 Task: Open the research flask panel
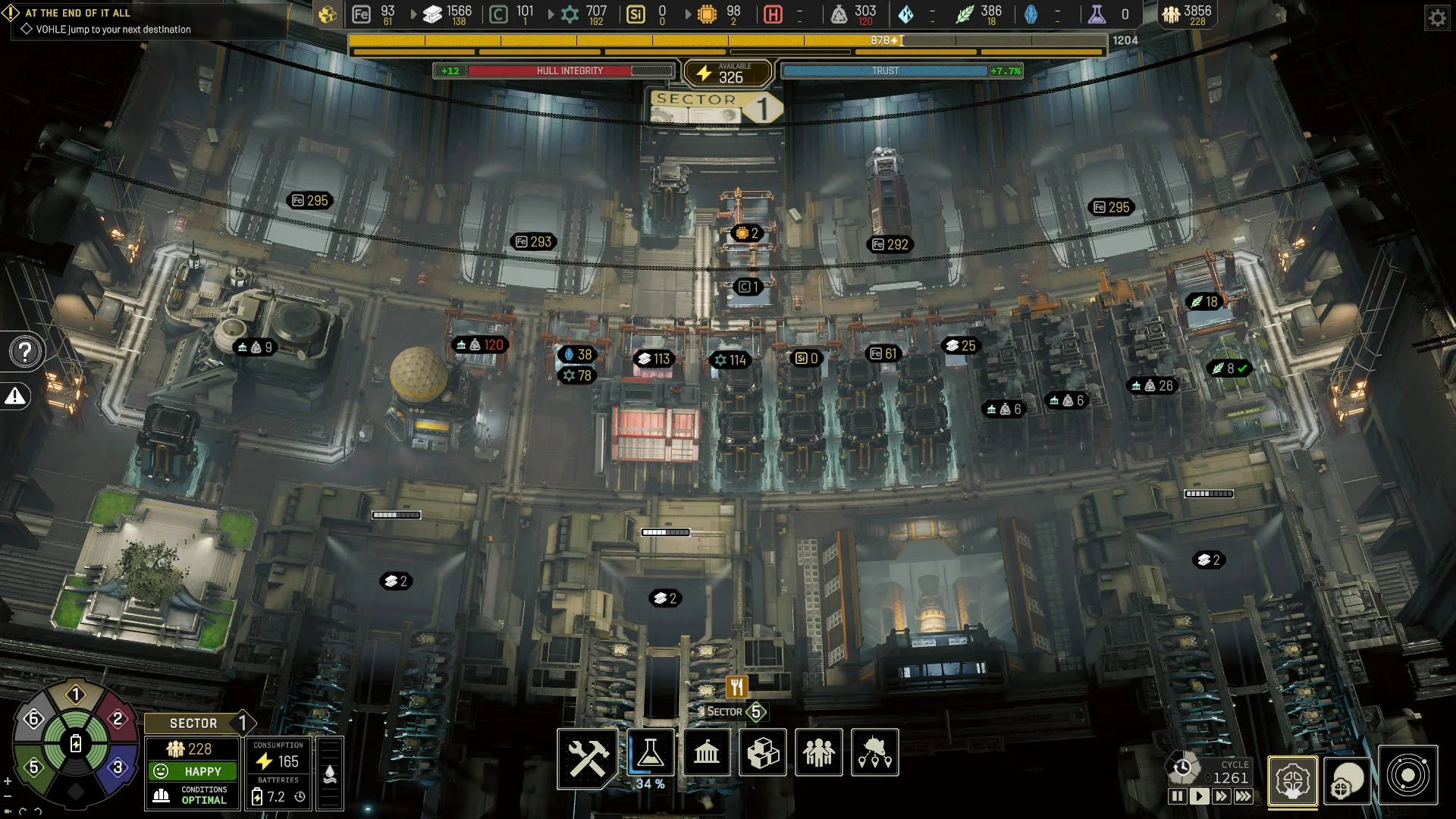pyautogui.click(x=650, y=753)
